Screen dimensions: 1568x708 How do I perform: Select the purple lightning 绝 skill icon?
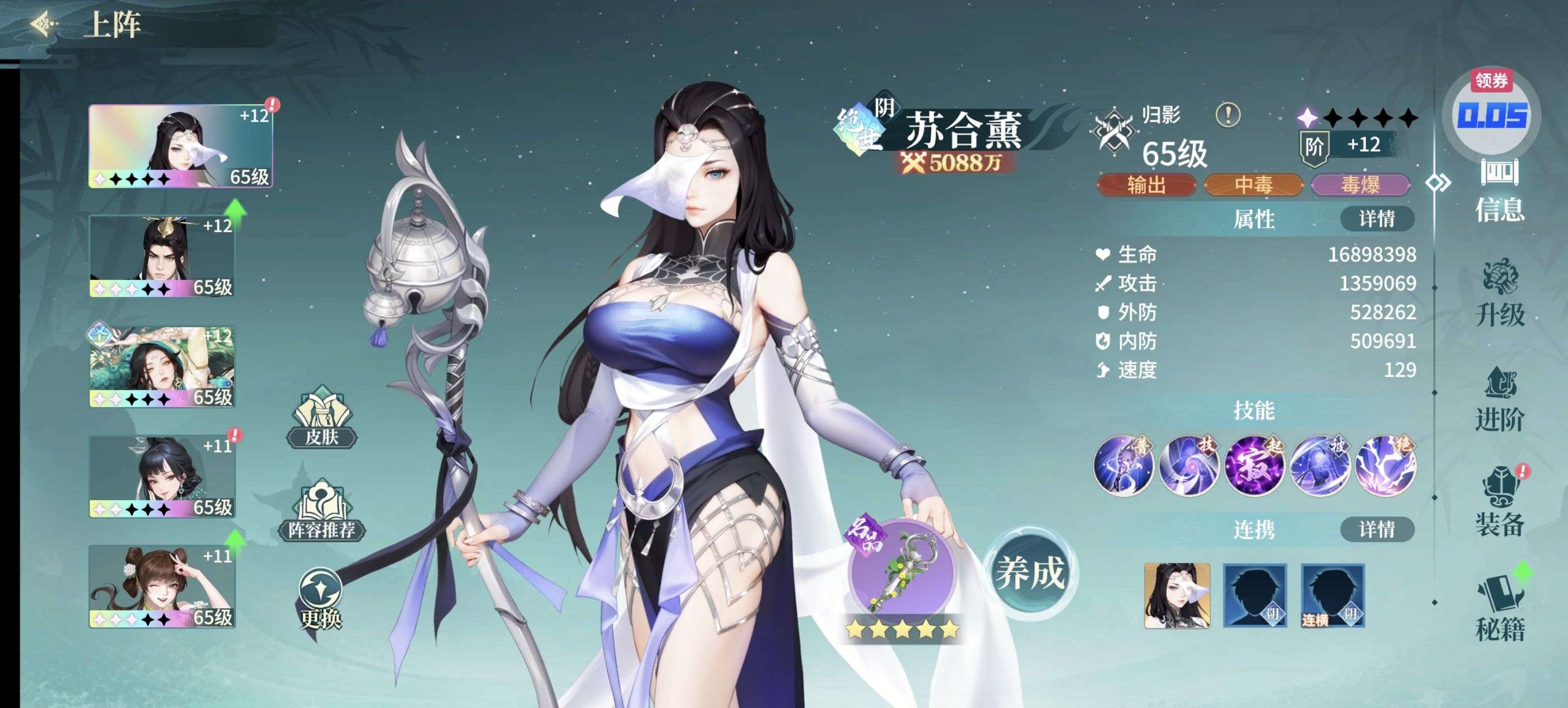pos(1385,465)
